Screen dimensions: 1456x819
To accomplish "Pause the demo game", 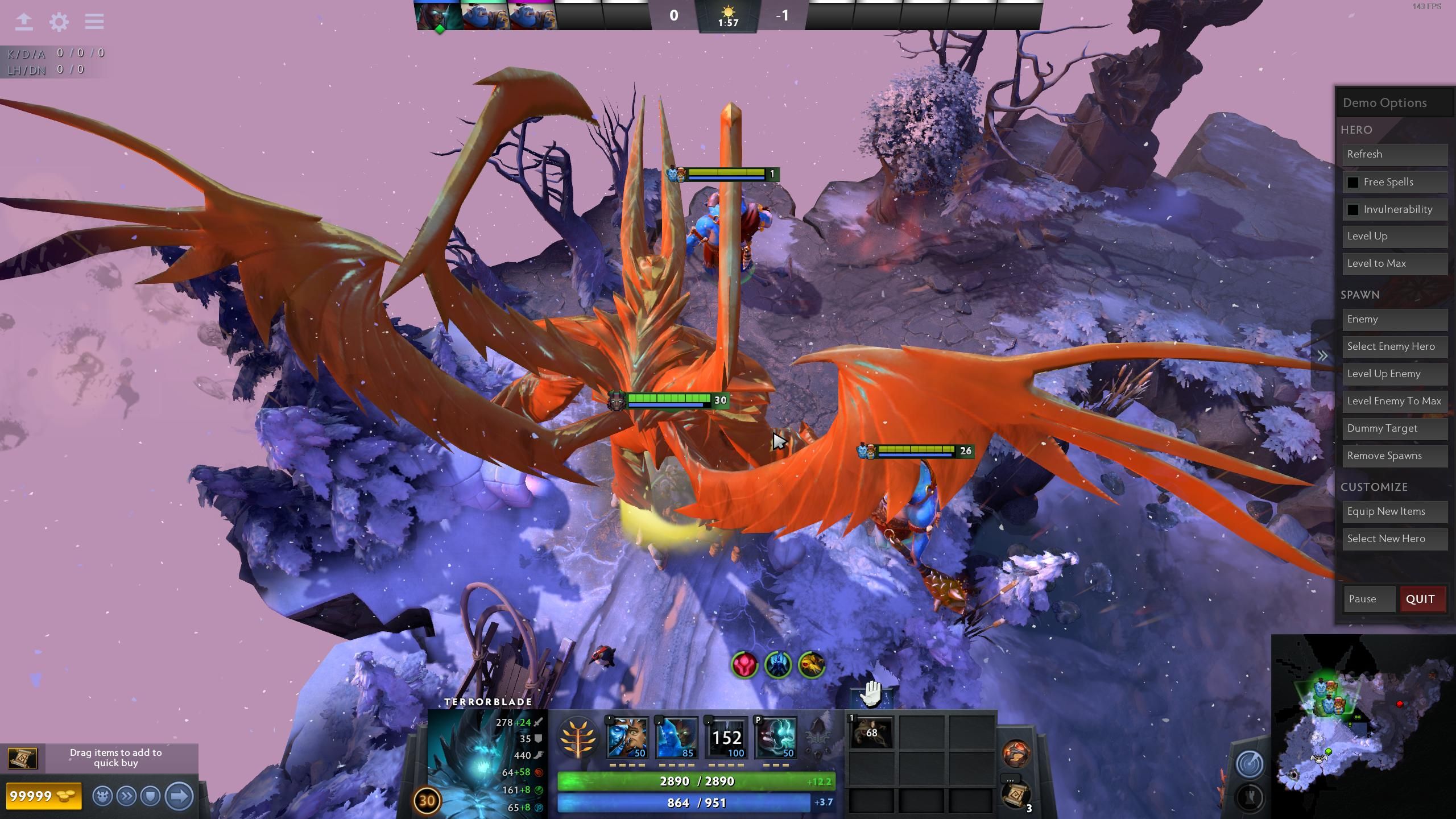I will [x=1368, y=599].
